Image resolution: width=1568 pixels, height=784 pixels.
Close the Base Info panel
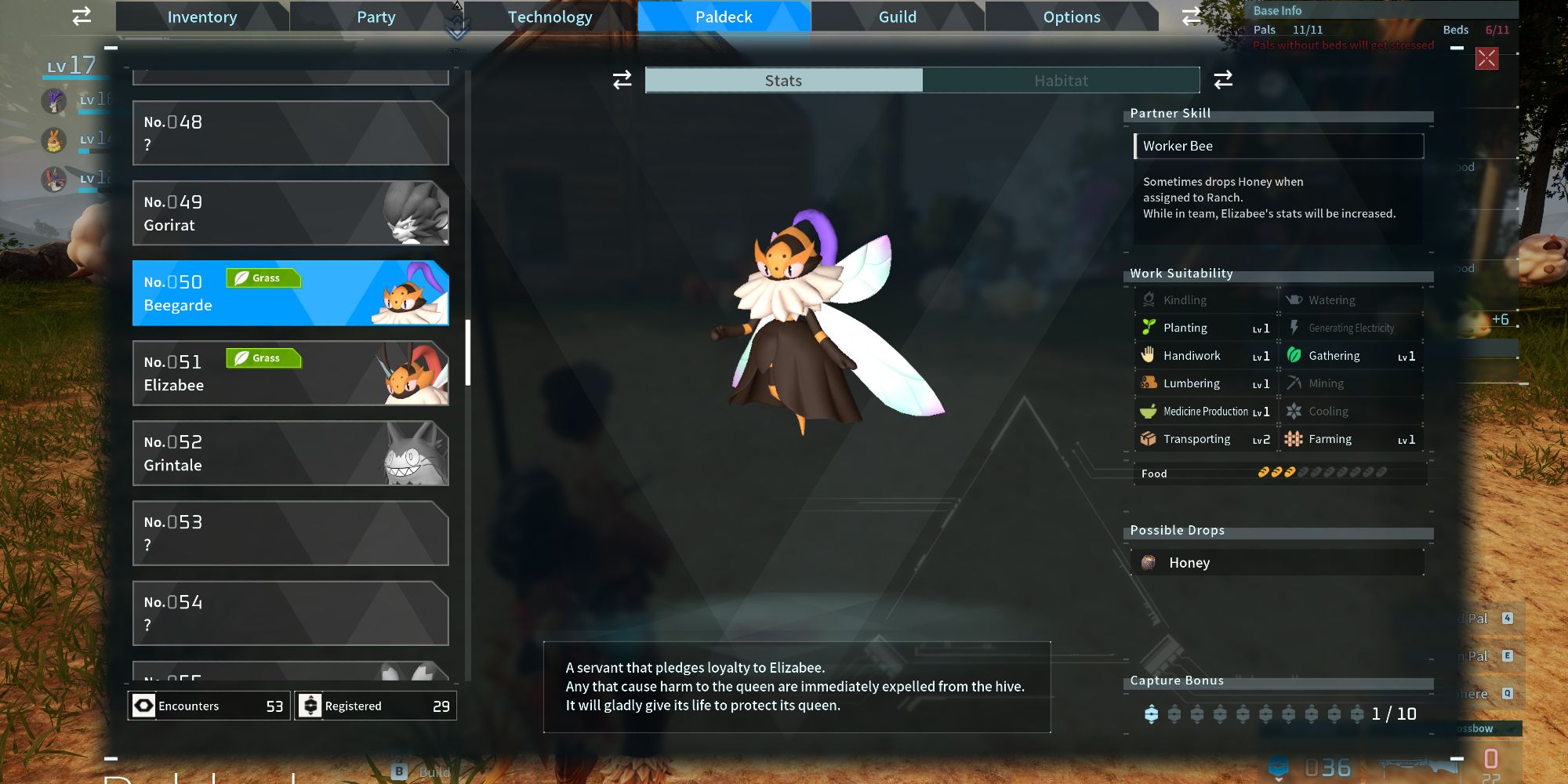[x=1486, y=59]
